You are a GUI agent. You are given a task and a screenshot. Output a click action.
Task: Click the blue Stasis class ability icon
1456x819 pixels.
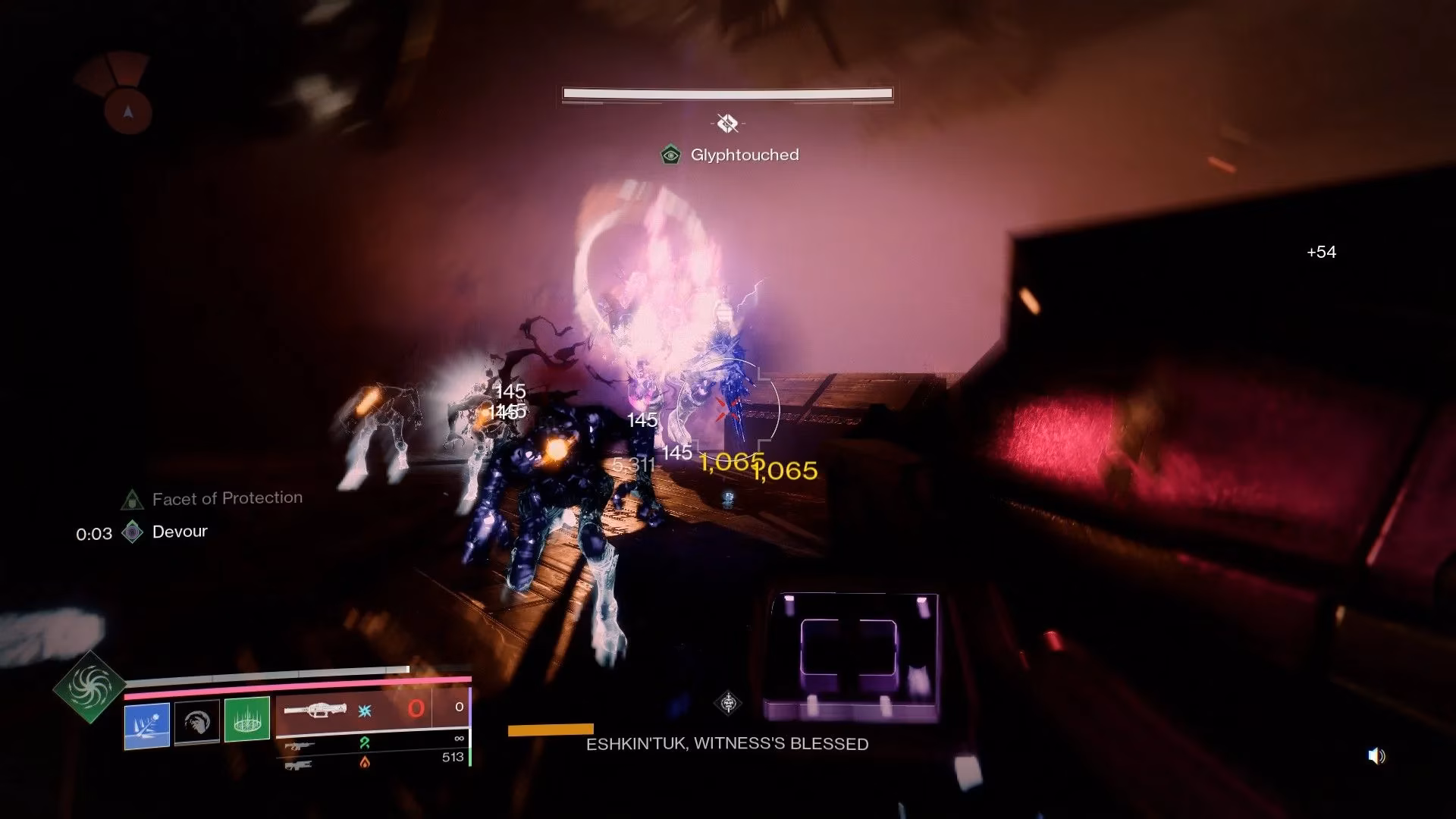point(147,724)
